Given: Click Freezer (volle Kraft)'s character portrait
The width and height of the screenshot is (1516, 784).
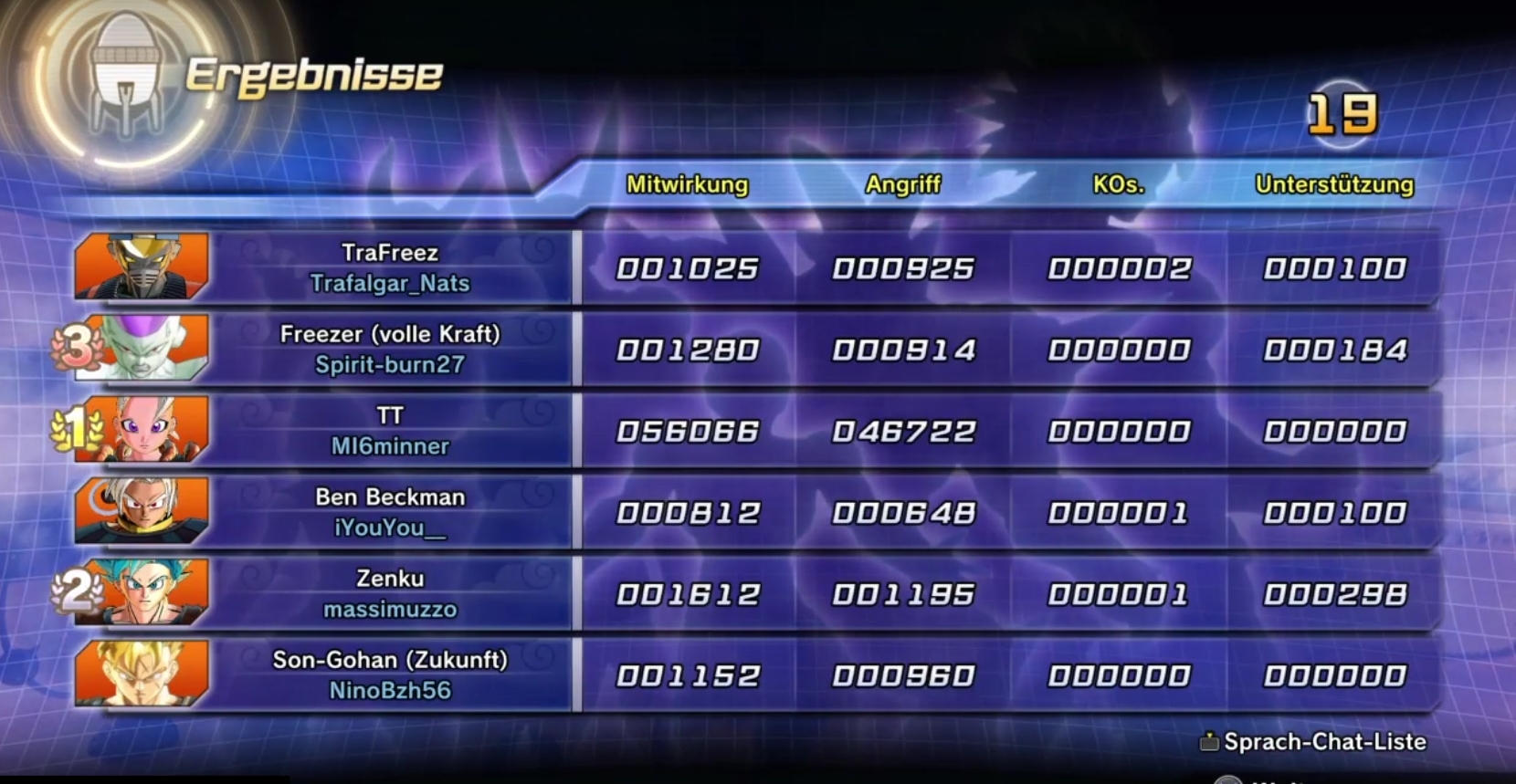Looking at the screenshot, I should [x=142, y=349].
